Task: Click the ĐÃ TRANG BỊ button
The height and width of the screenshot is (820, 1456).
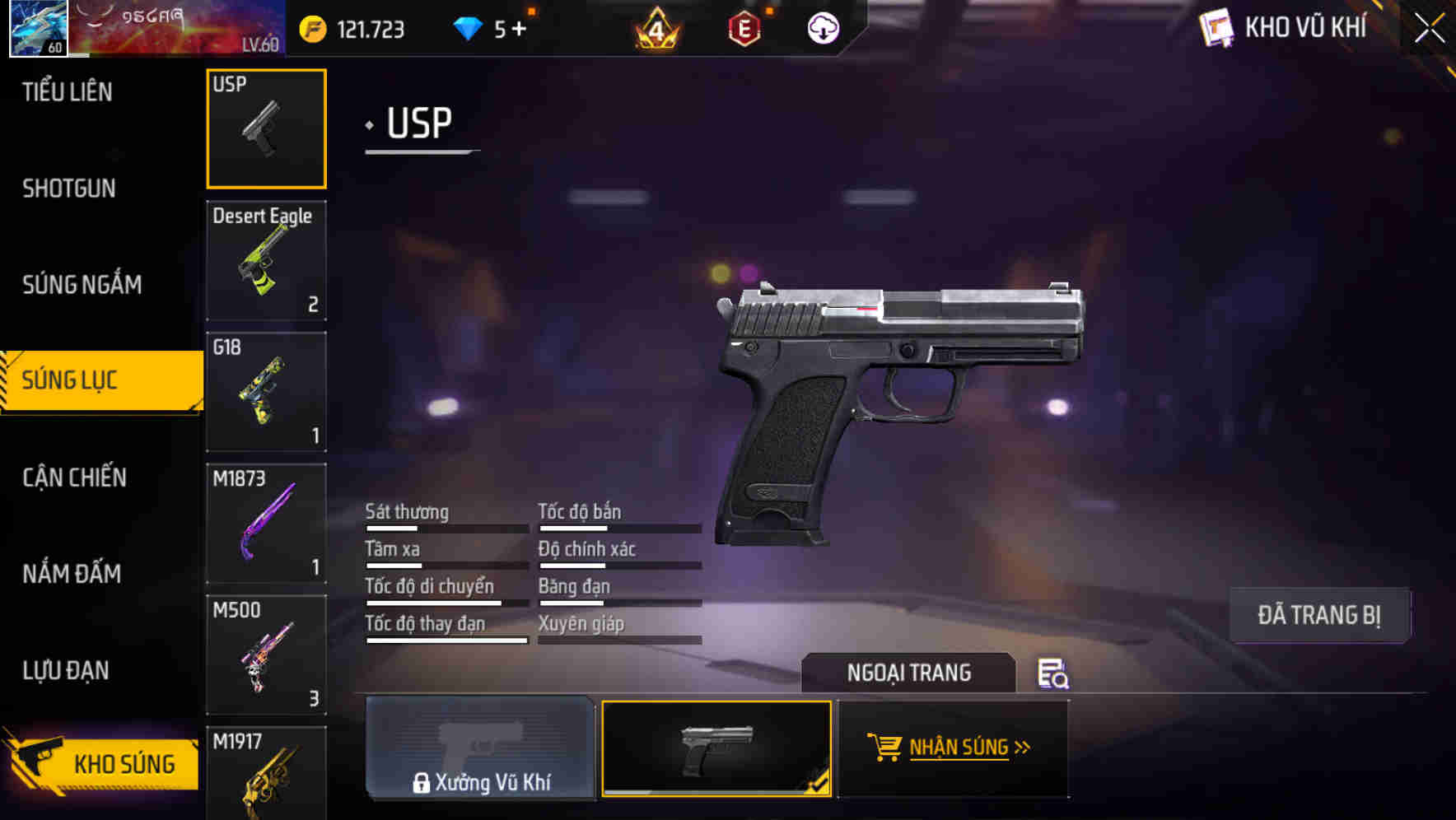Action: [1320, 615]
